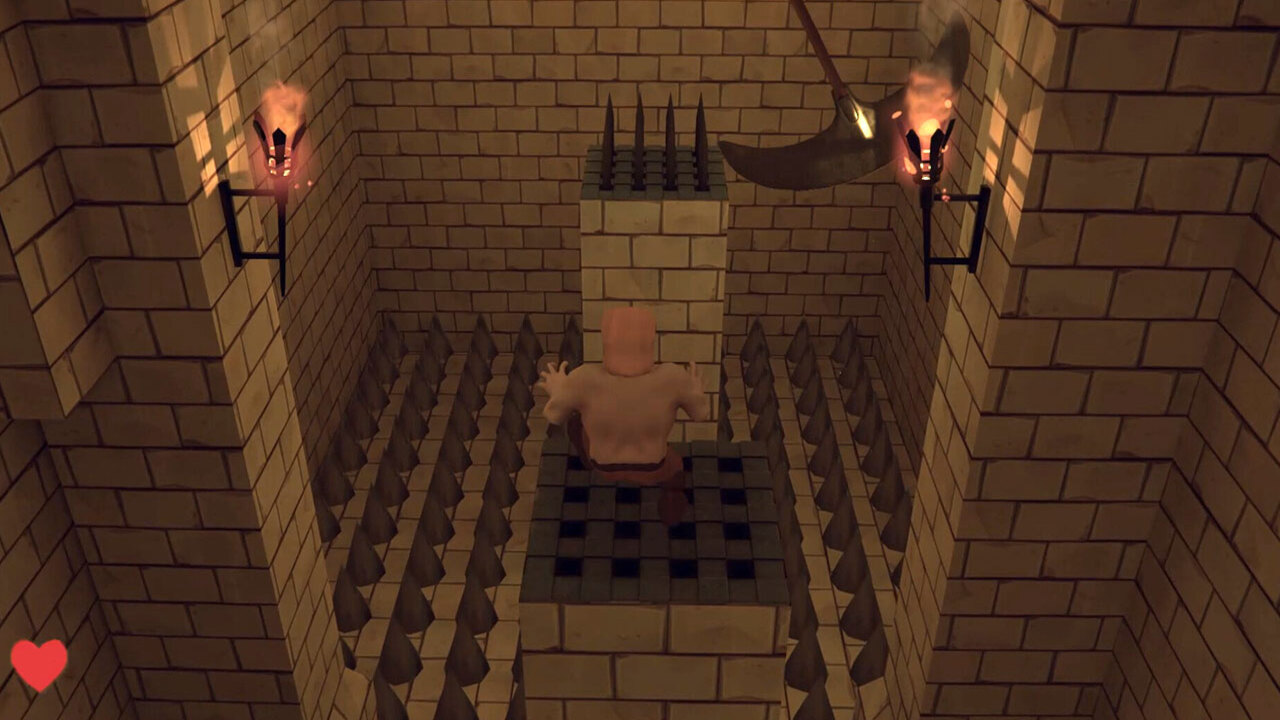Click the spikes atop the central pillar

click(655, 135)
